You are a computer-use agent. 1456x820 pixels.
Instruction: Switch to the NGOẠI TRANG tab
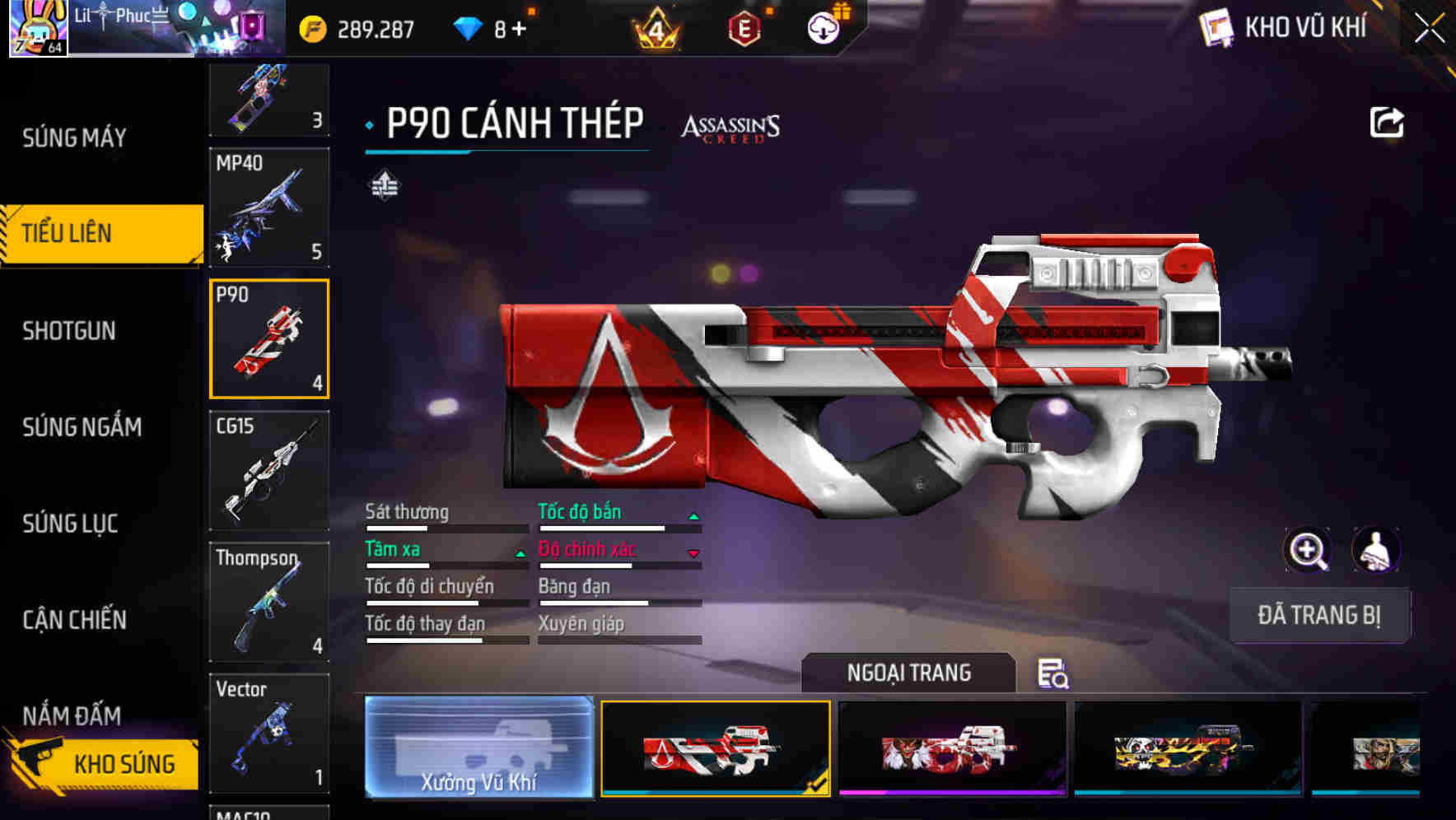910,673
